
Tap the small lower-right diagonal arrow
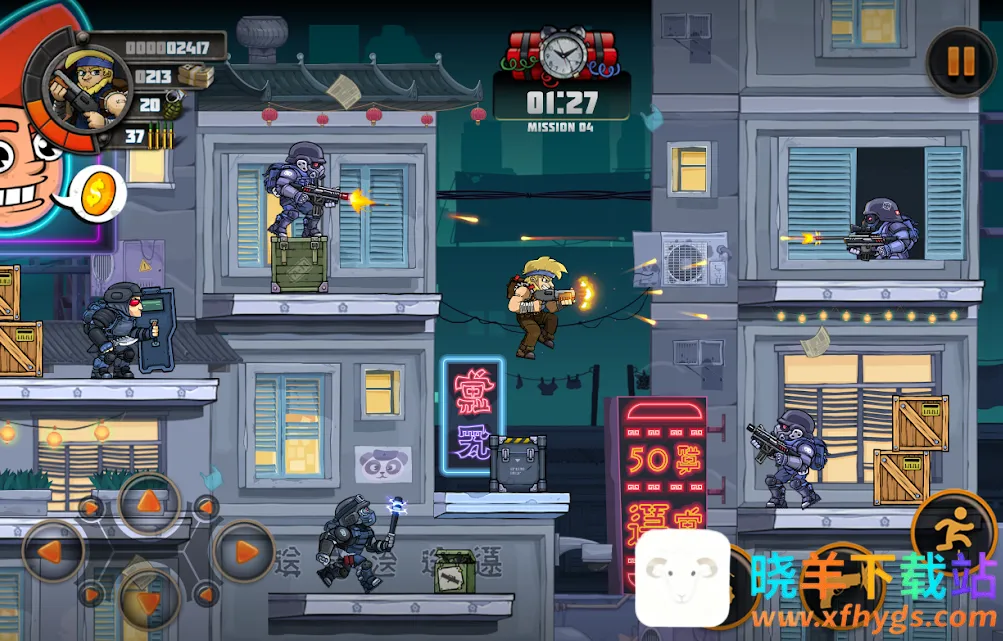207,596
